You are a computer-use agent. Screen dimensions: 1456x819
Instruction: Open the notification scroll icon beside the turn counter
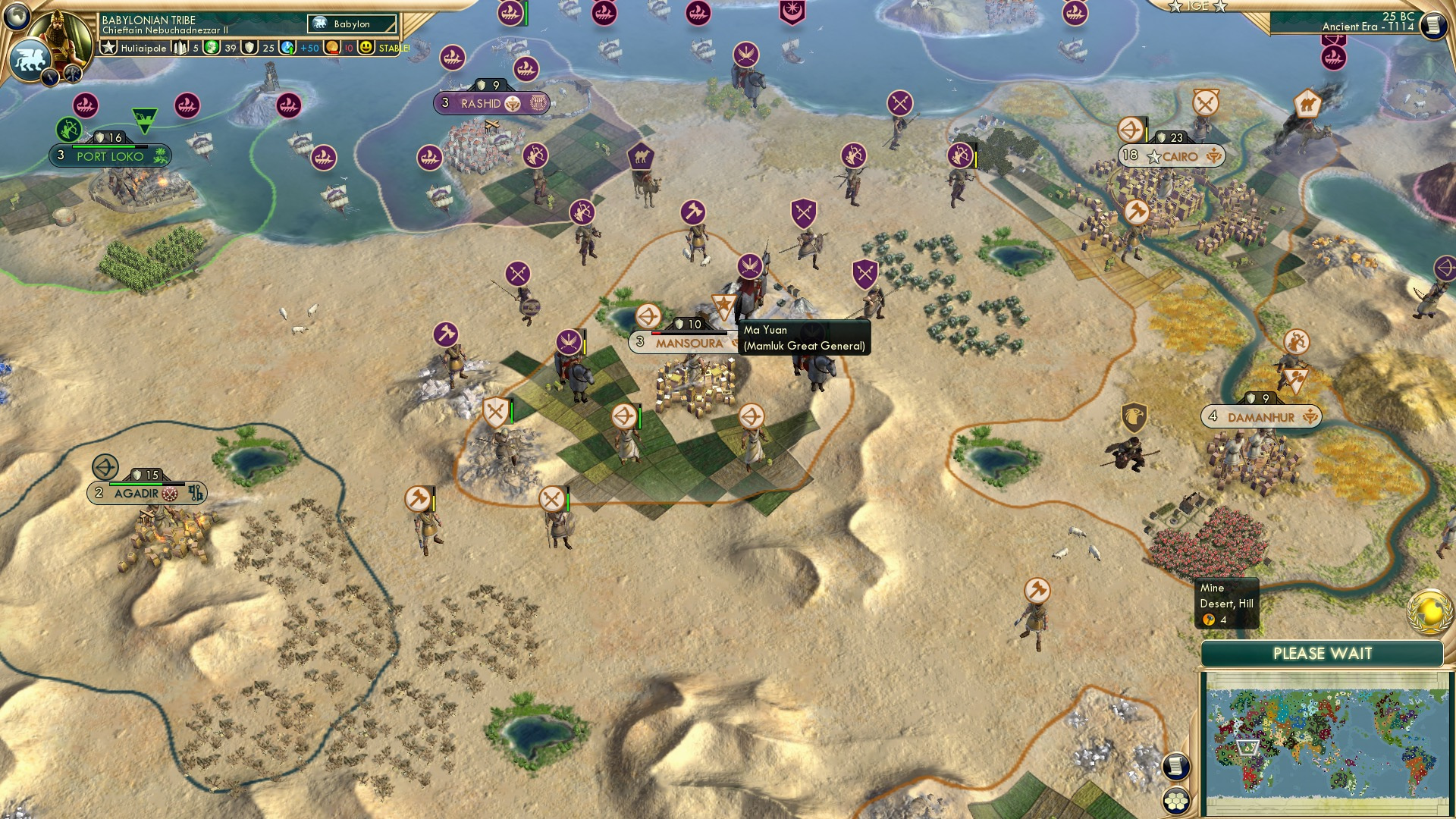1433,25
